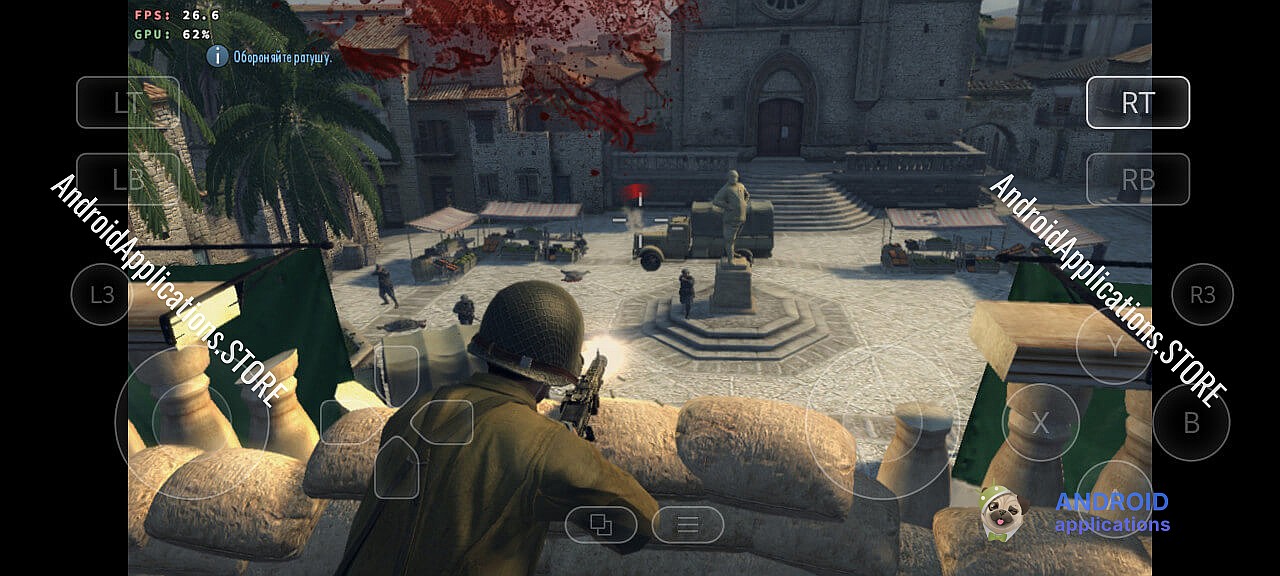Click the blue objective info icon
This screenshot has height=576, width=1280.
point(217,56)
